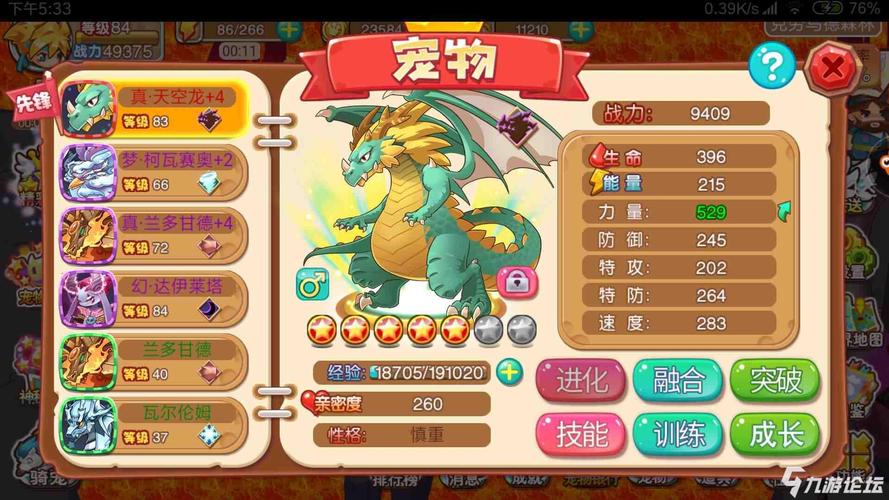Open the 进化 evolution button
This screenshot has height=500, width=889.
[x=581, y=380]
